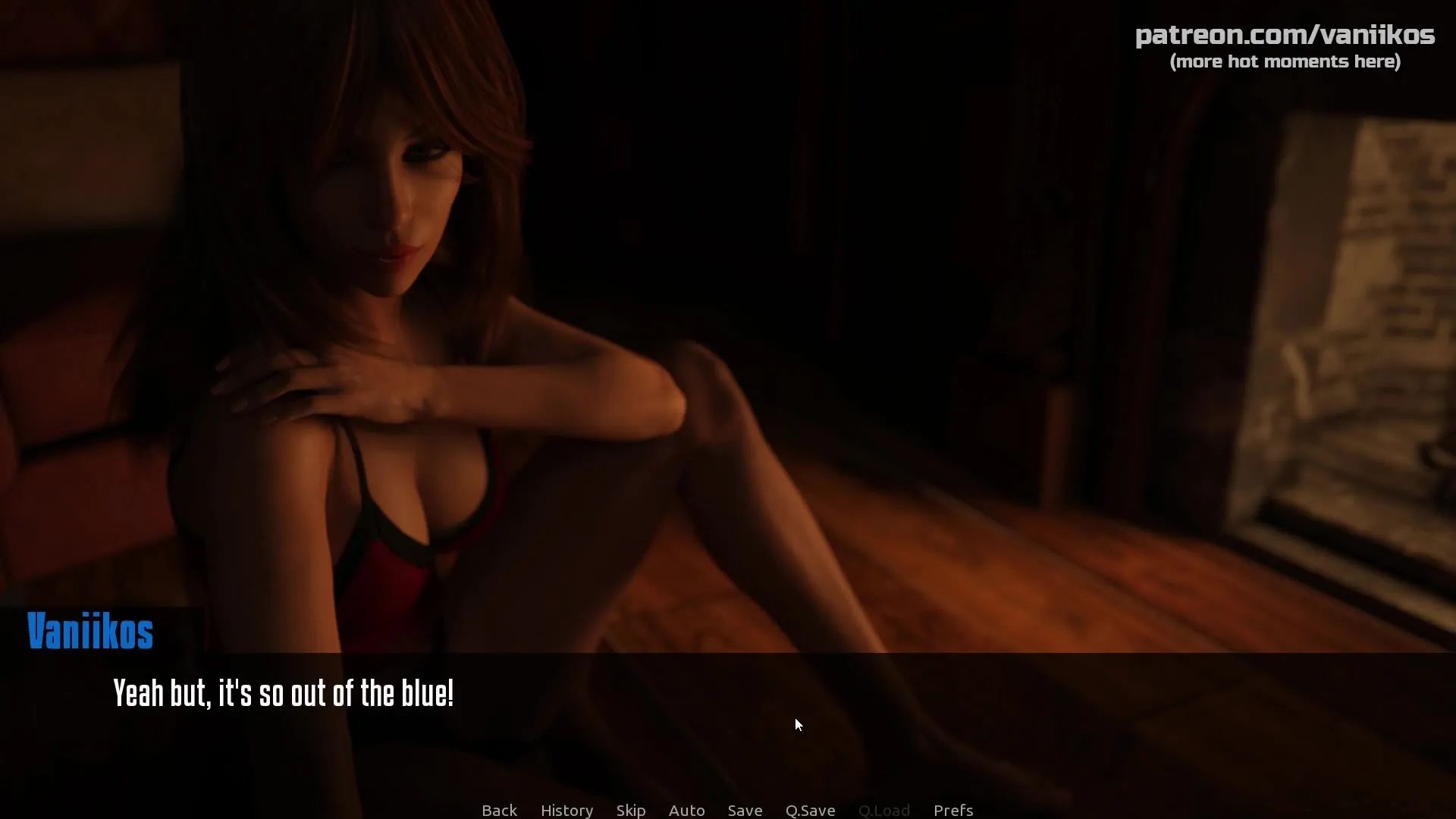Open the Save menu
Screen dimensions: 1456x819
745,810
